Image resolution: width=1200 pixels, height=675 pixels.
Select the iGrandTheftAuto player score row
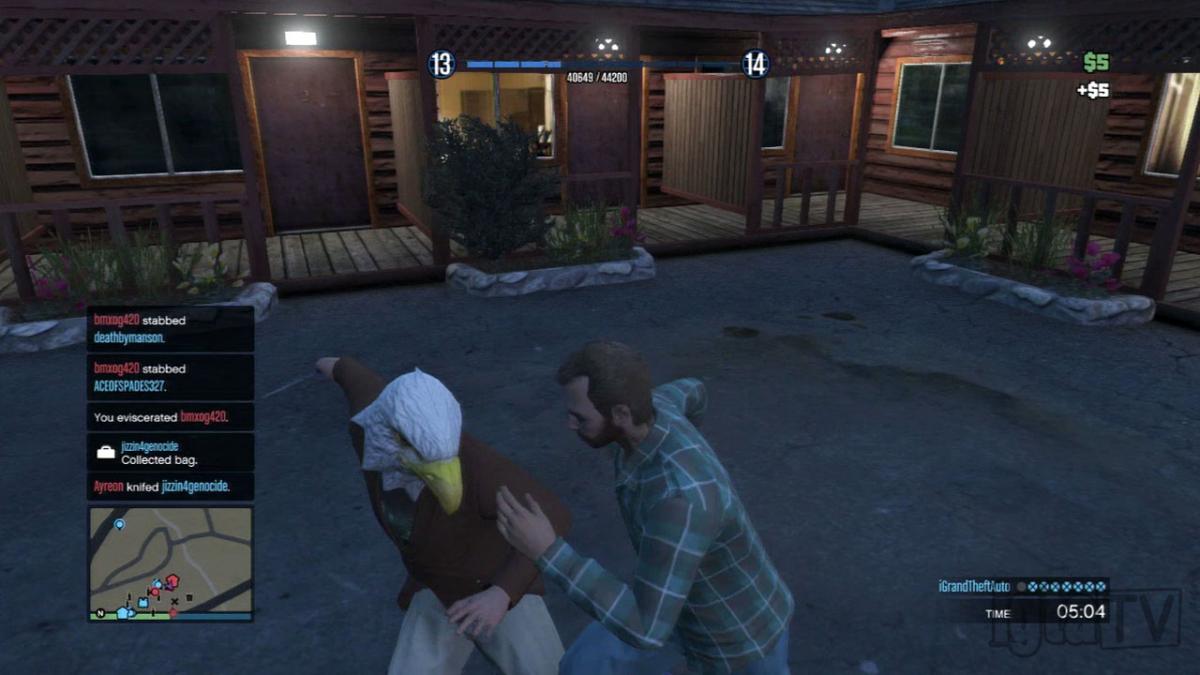click(1023, 587)
